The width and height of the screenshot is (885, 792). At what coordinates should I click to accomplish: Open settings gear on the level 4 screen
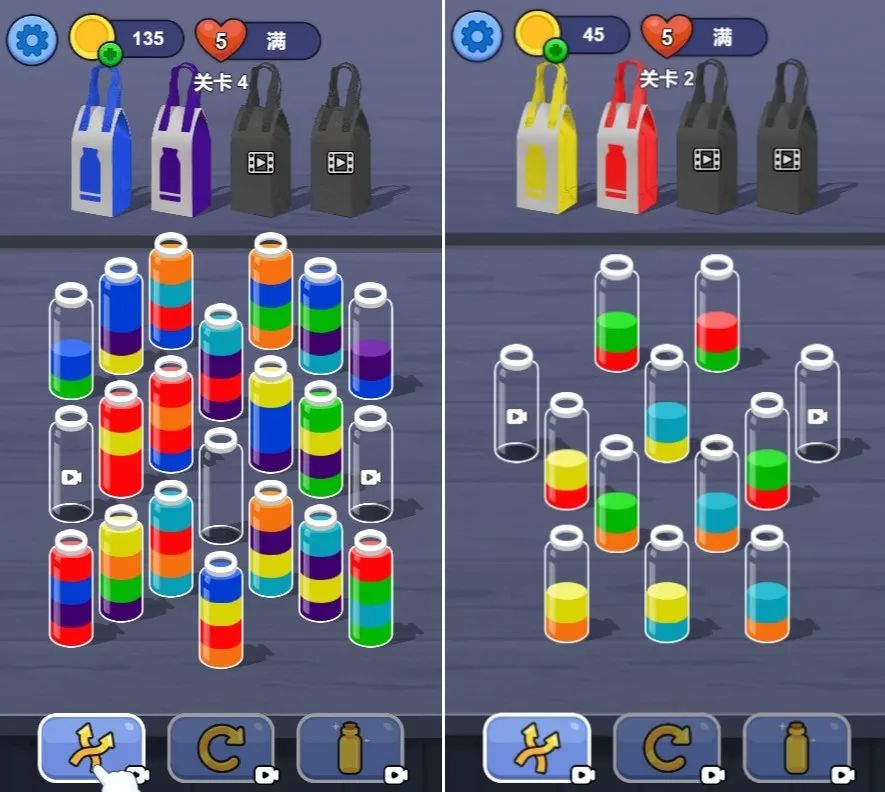(32, 39)
